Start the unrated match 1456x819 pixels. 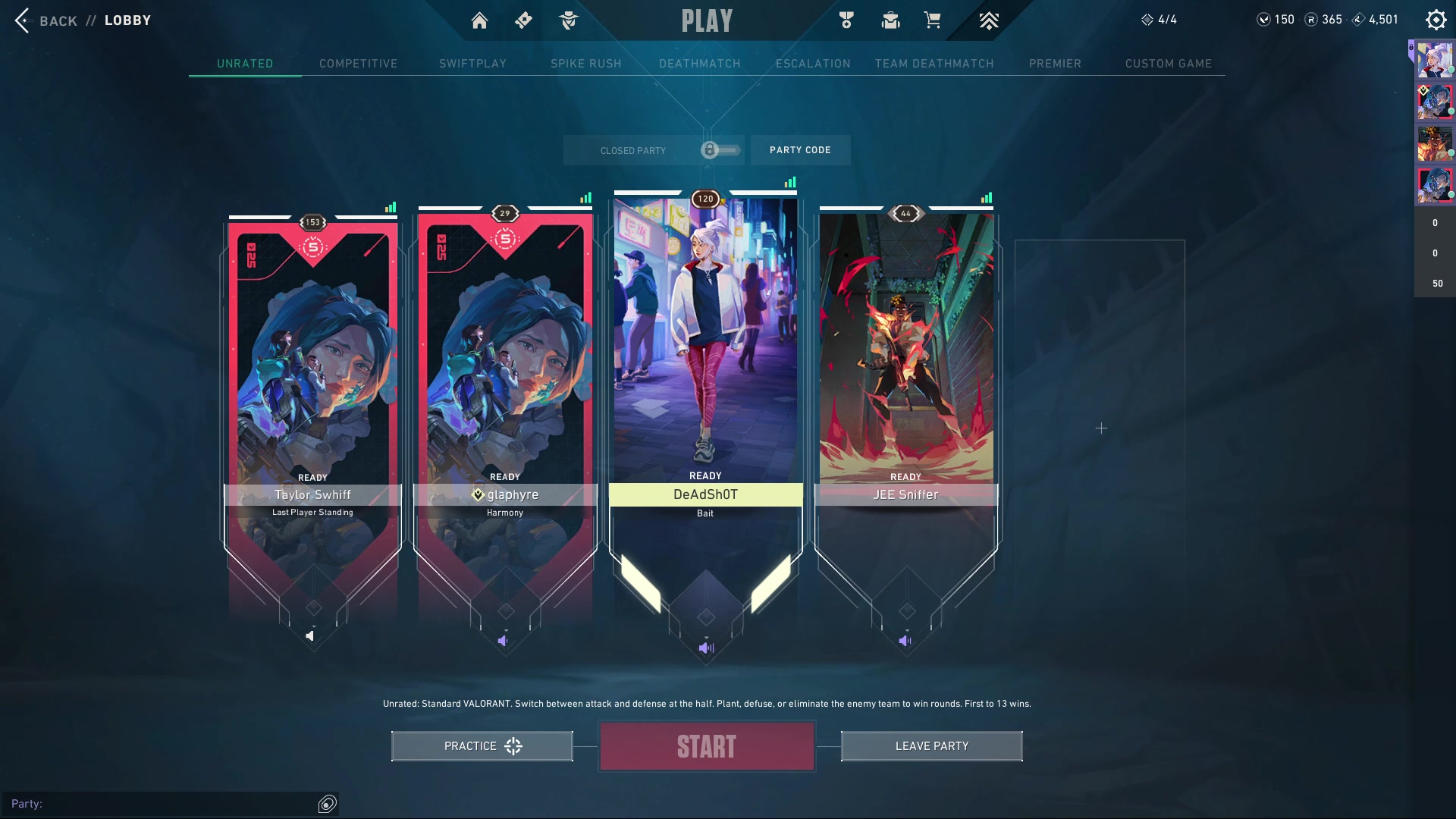[707, 747]
